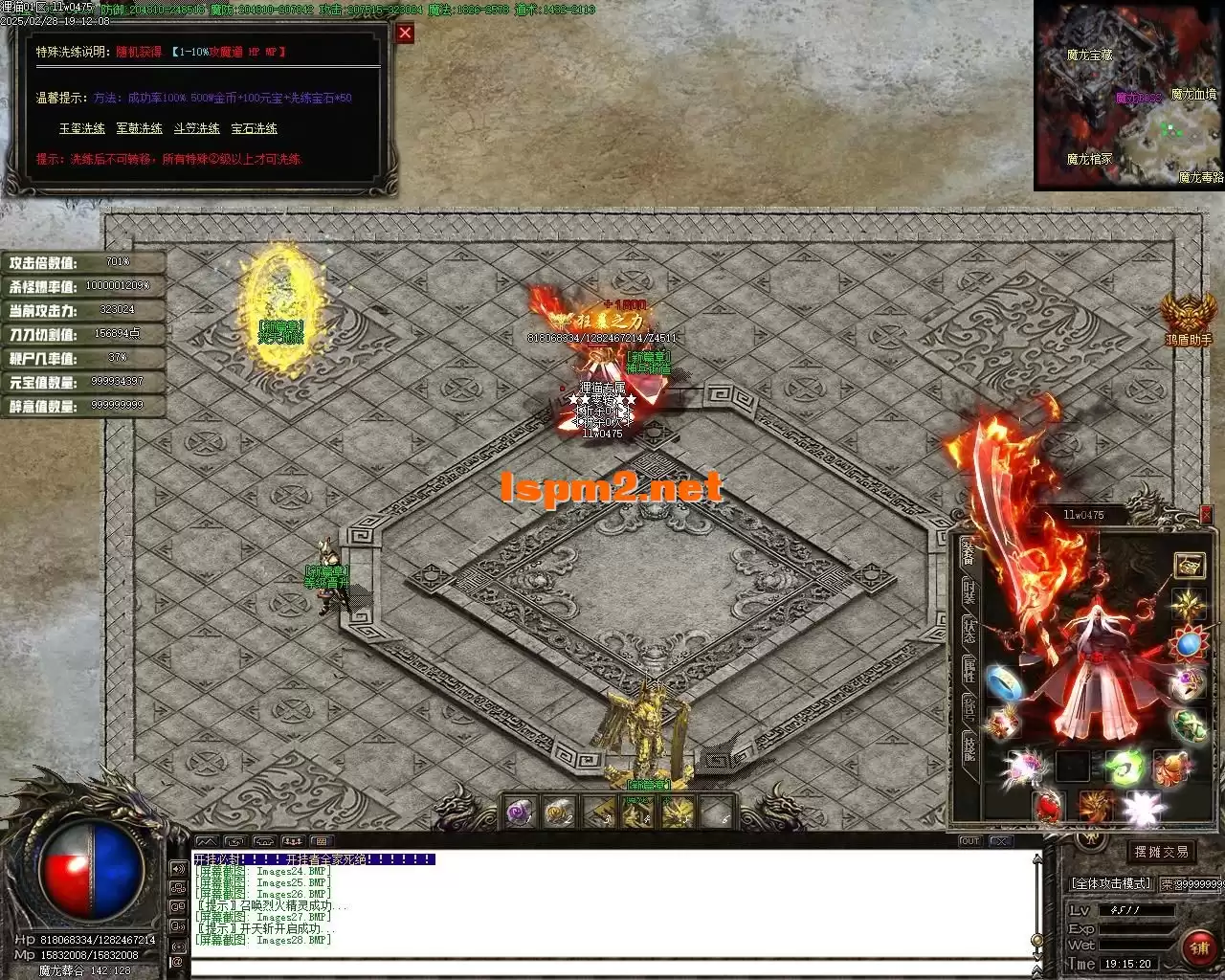Image resolution: width=1225 pixels, height=980 pixels.
Task: Click the 摆摊交易 stall trade button
Action: point(1161,852)
